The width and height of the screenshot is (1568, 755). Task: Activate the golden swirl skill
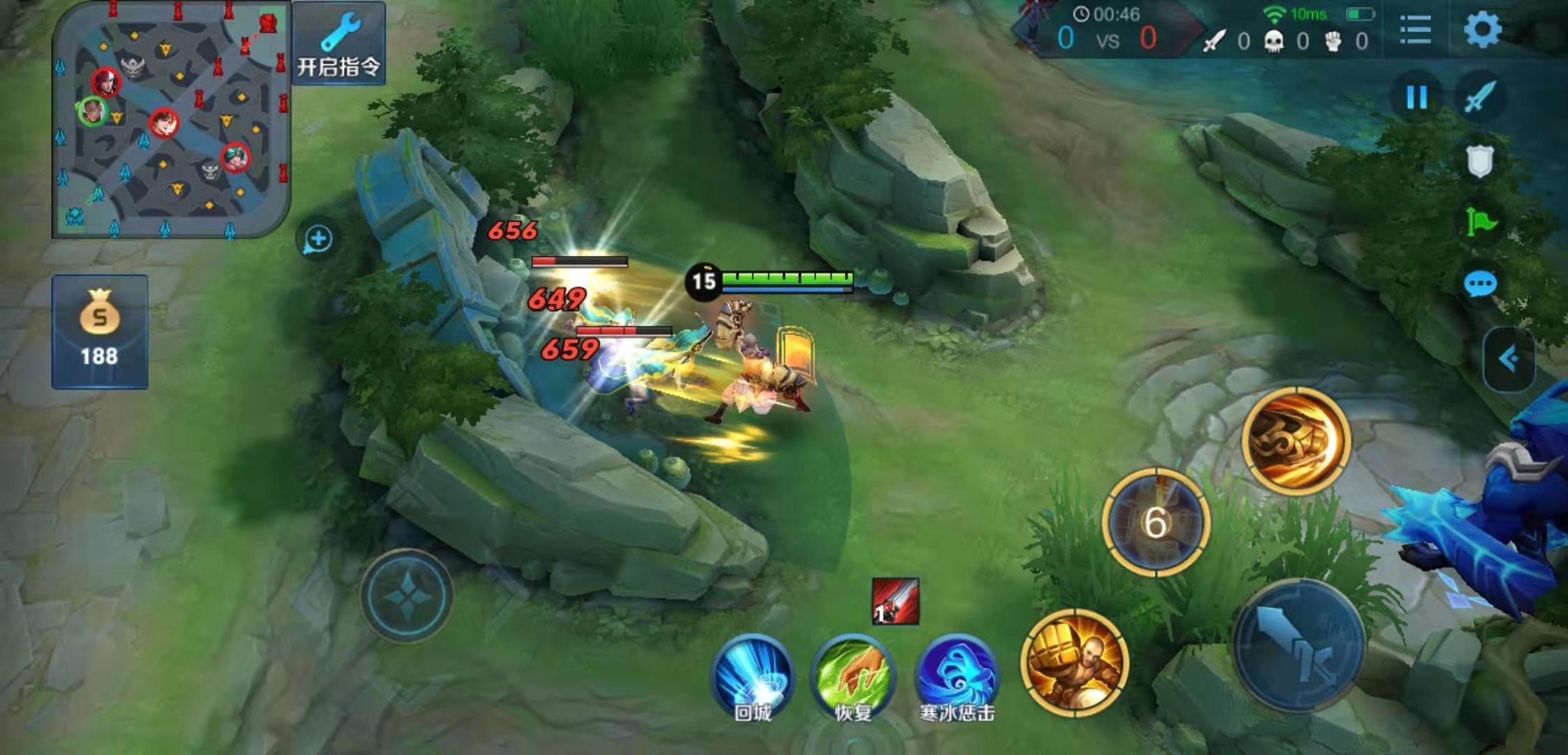[1296, 440]
